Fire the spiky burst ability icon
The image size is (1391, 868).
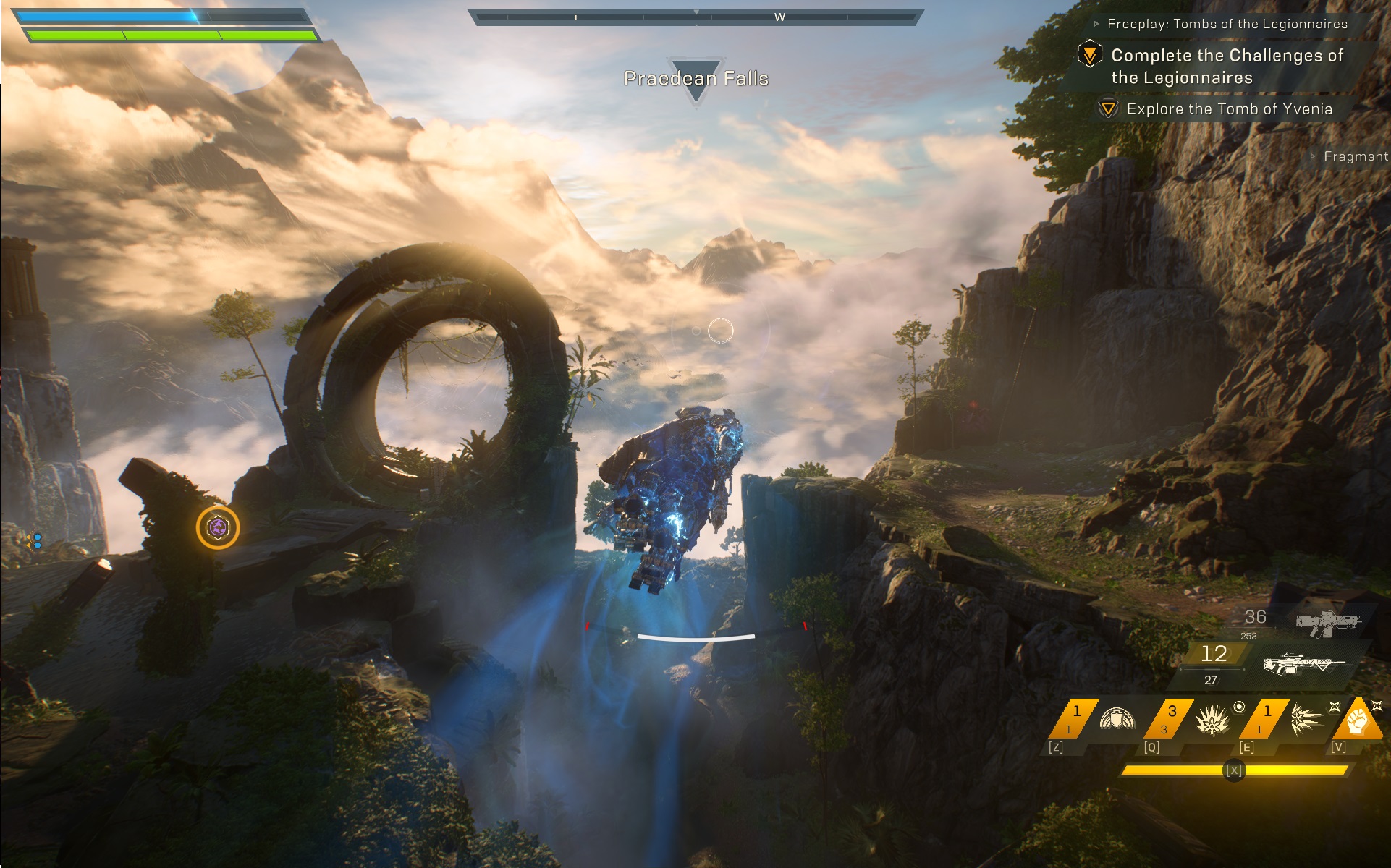(x=1212, y=720)
